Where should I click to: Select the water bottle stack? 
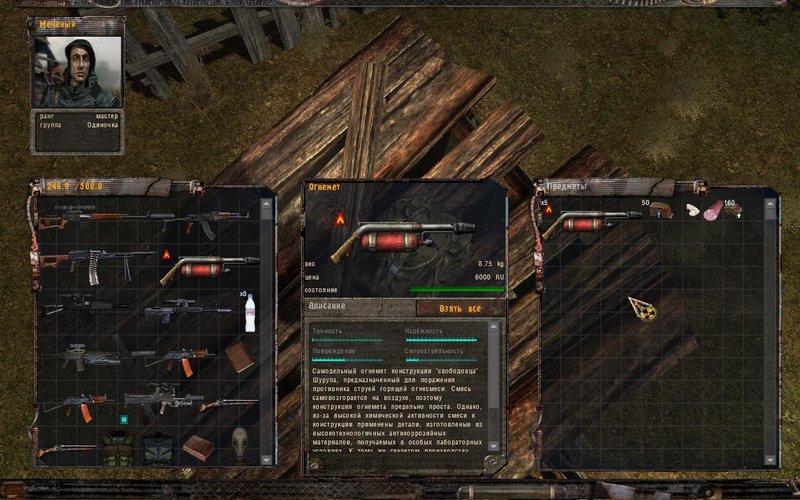pos(249,313)
